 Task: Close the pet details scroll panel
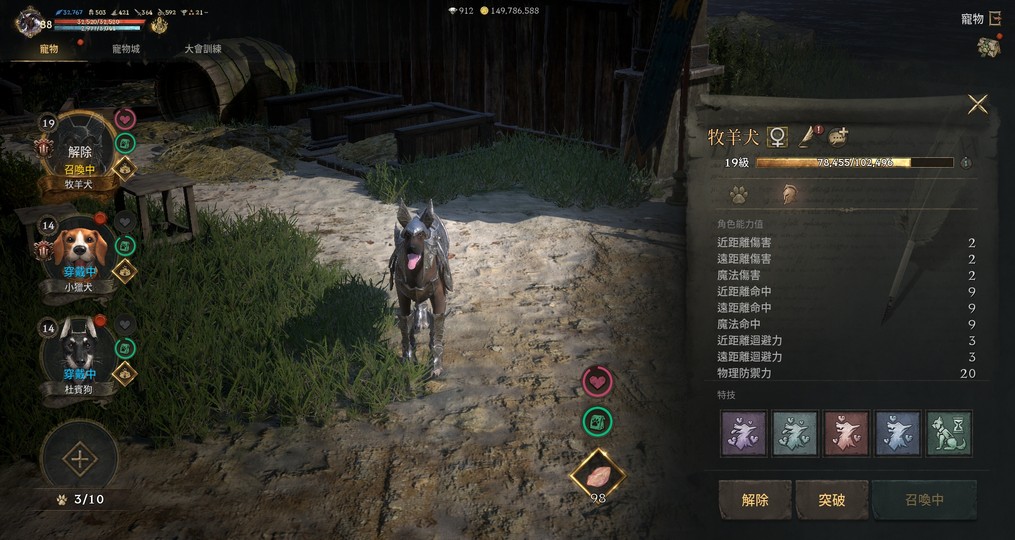coord(977,104)
